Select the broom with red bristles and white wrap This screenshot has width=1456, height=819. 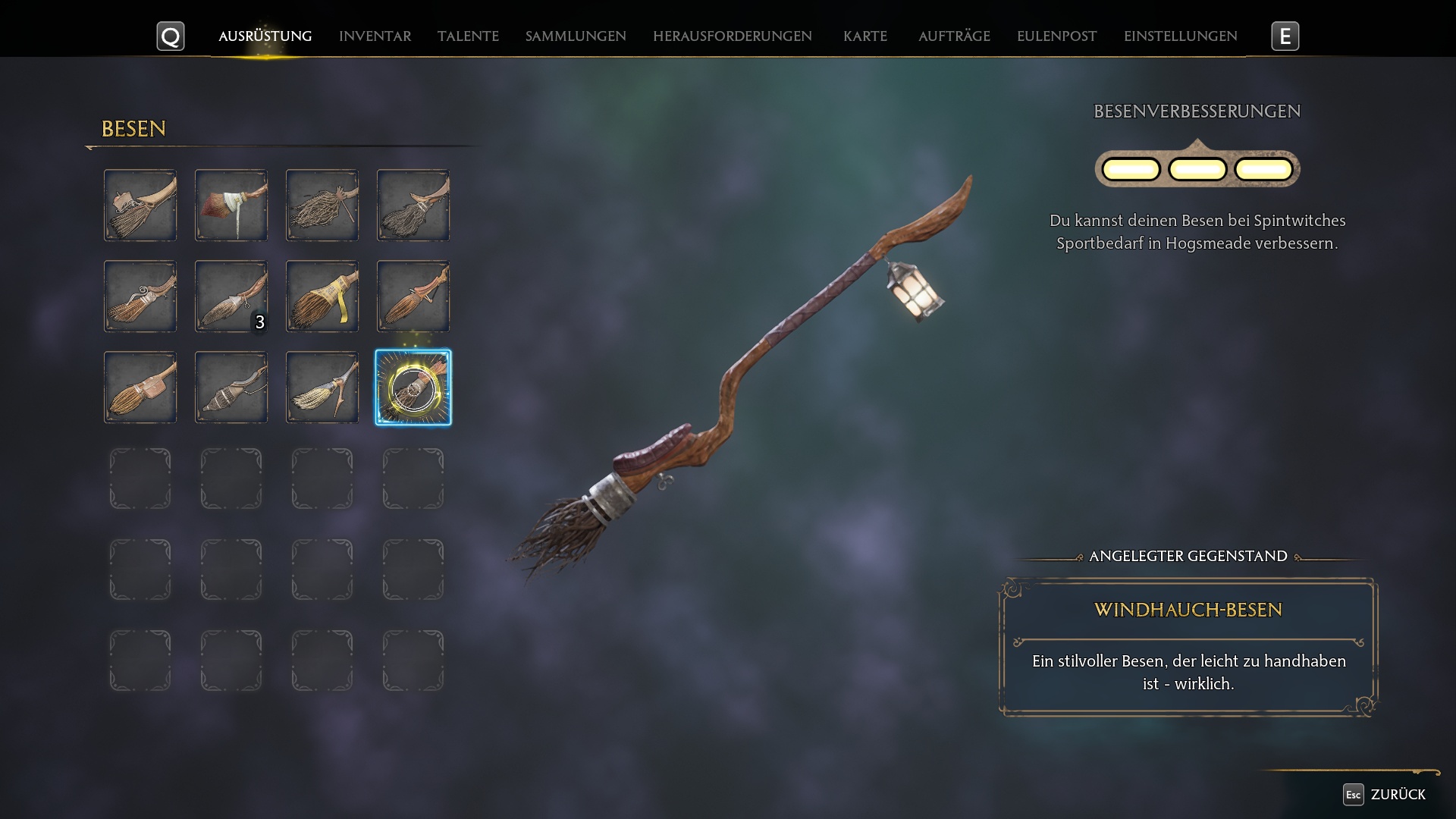(x=231, y=206)
